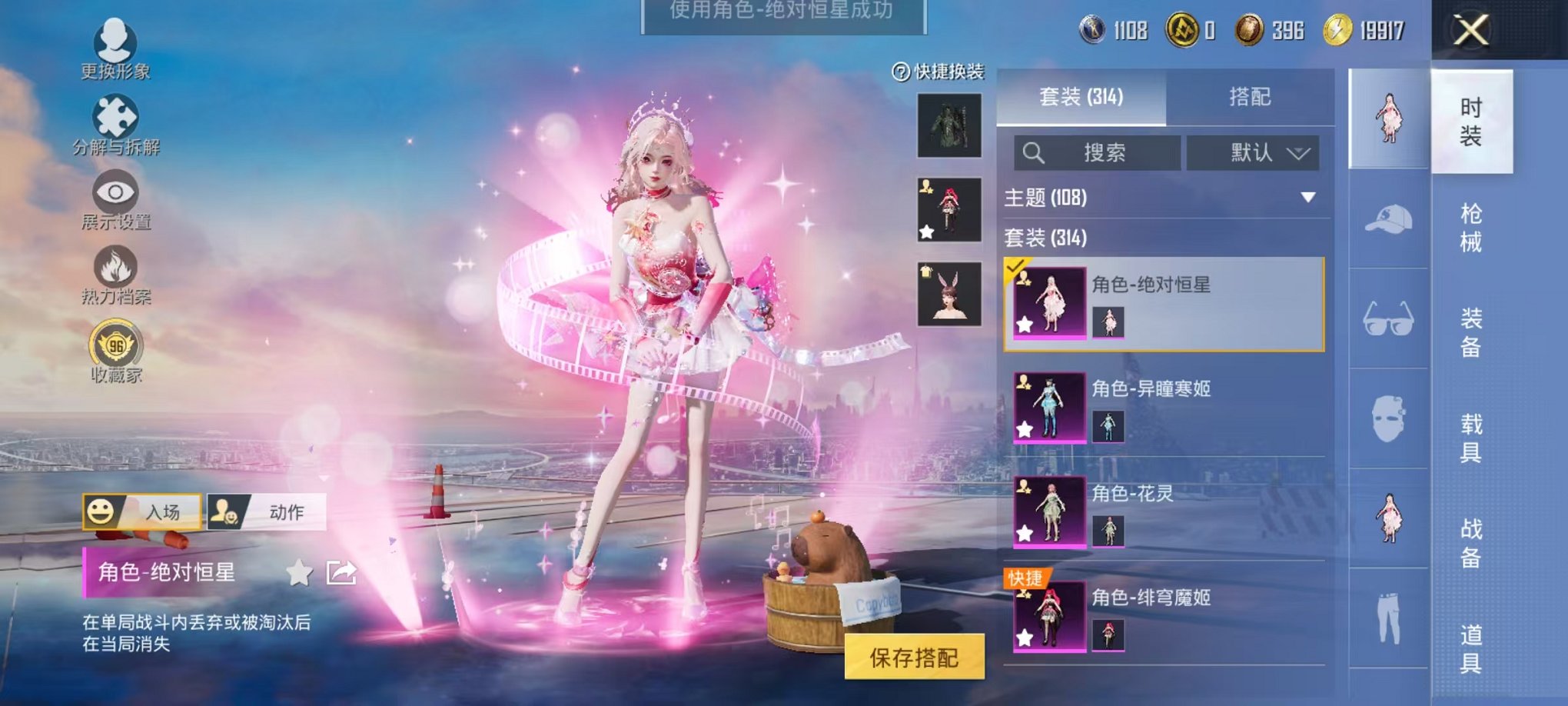
Task: Expand the 套装 (314) group header
Action: [1045, 239]
